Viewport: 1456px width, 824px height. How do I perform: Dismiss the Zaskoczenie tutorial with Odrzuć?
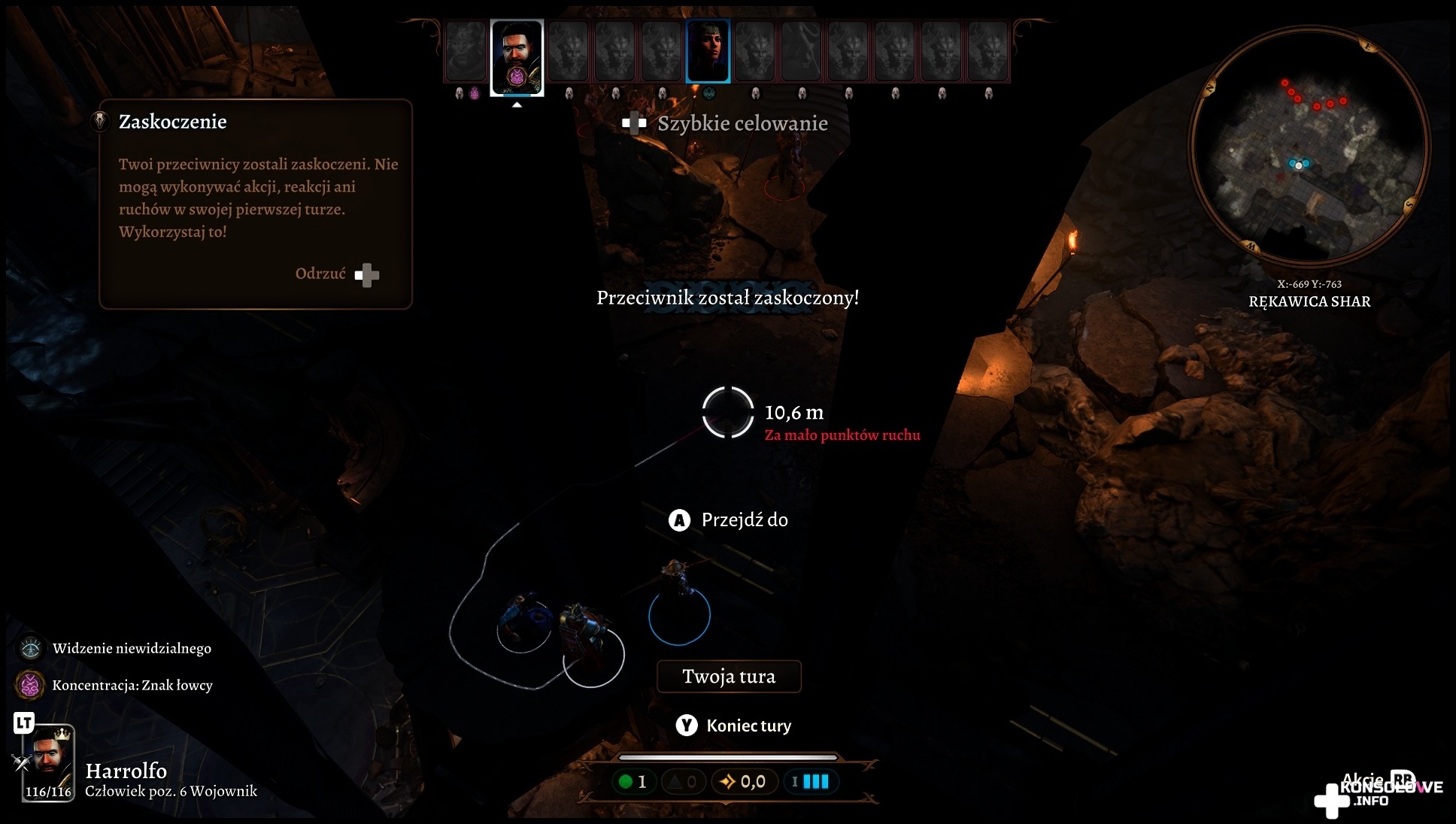(x=336, y=274)
